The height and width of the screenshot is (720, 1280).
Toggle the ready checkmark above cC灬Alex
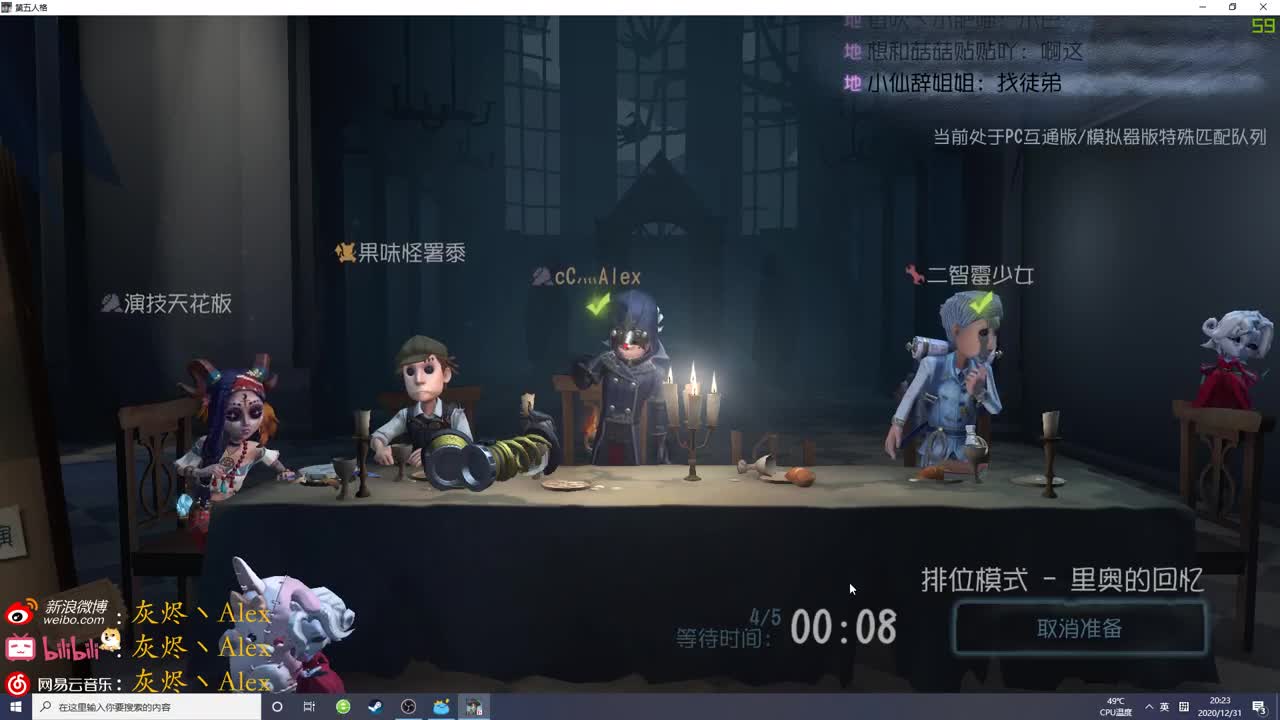(x=597, y=305)
